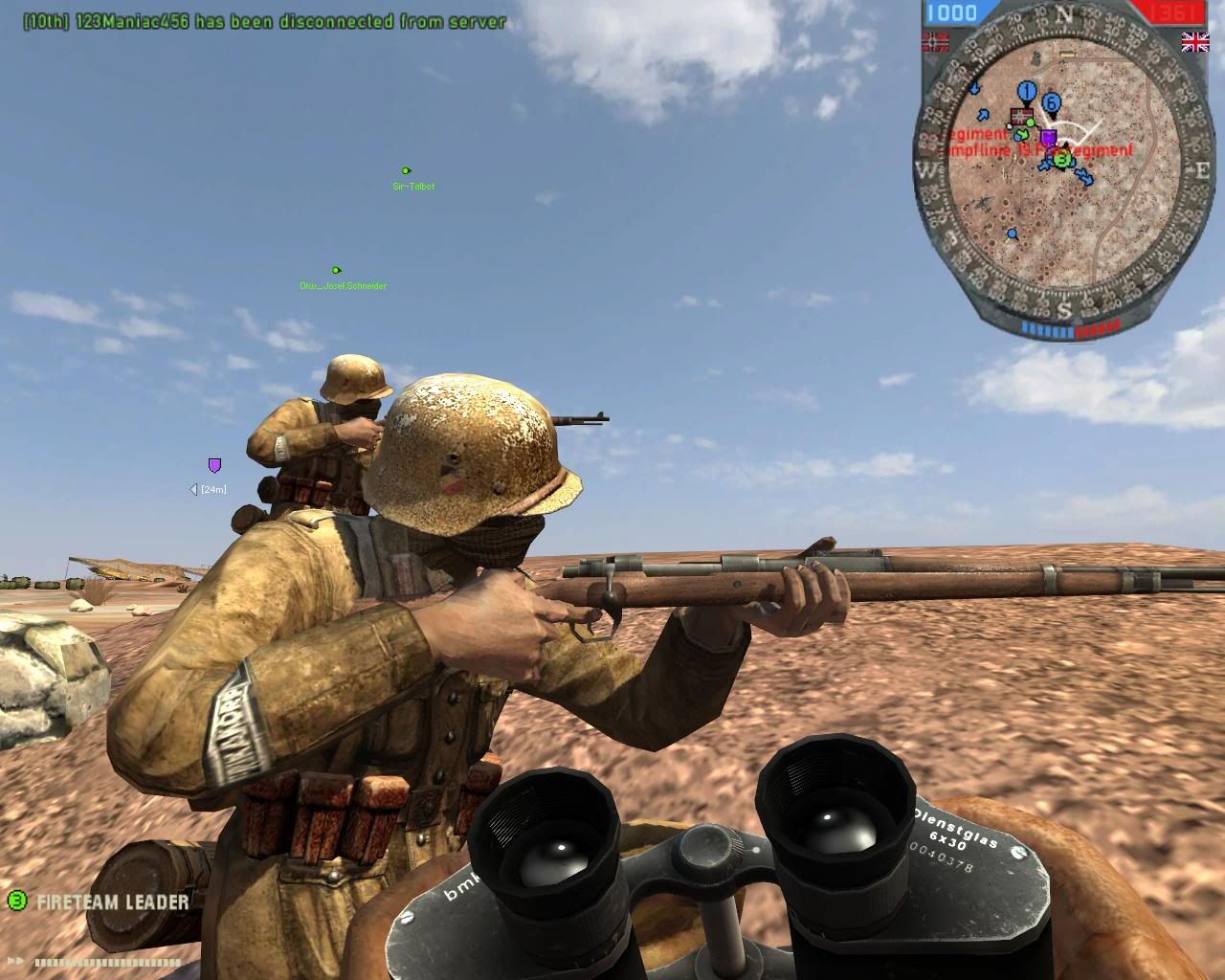The width and height of the screenshot is (1225, 980).
Task: Click the blue soldier arrow on minimap west side
Action: point(982,115)
